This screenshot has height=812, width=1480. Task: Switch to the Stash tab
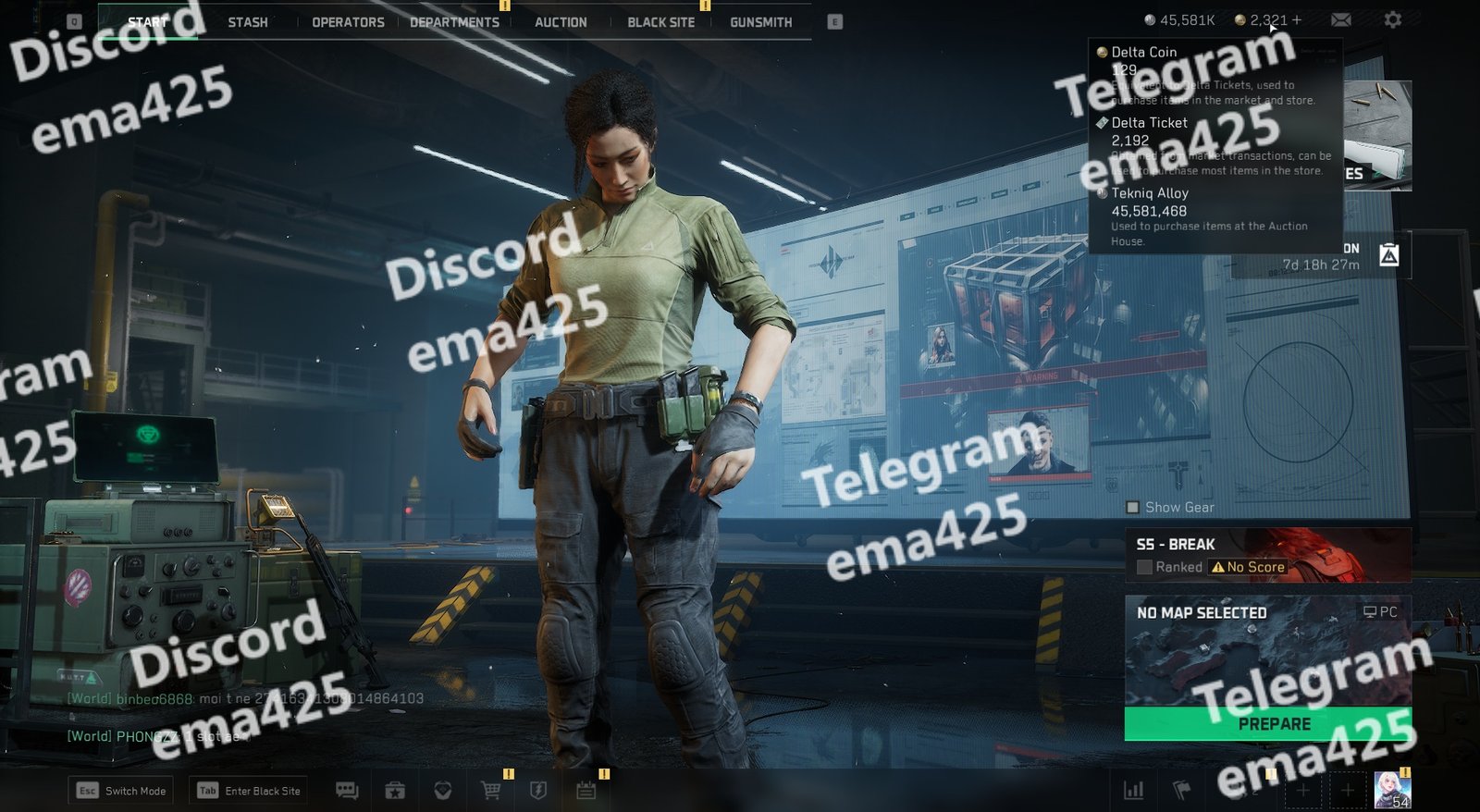coord(248,22)
